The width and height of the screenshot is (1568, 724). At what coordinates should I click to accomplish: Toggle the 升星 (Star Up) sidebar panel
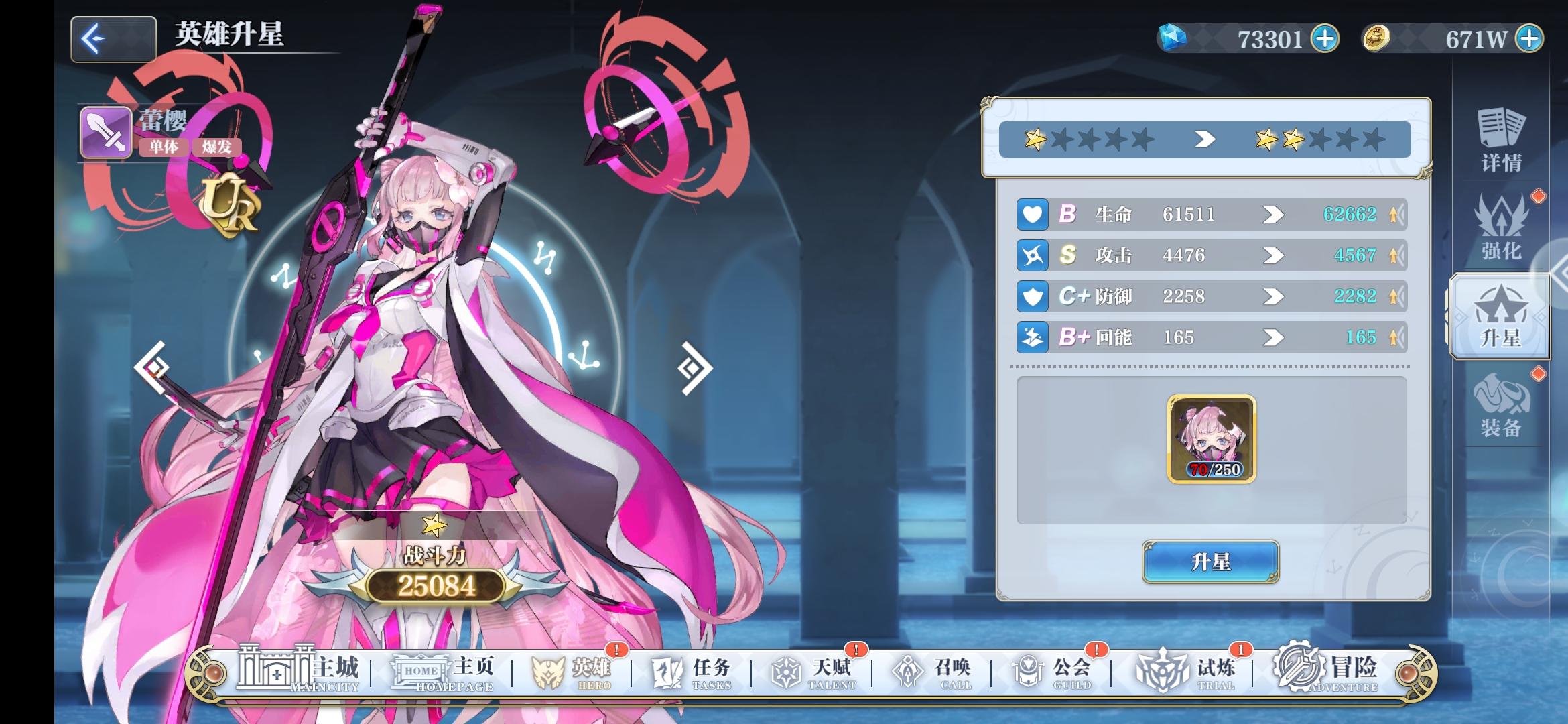point(1500,315)
